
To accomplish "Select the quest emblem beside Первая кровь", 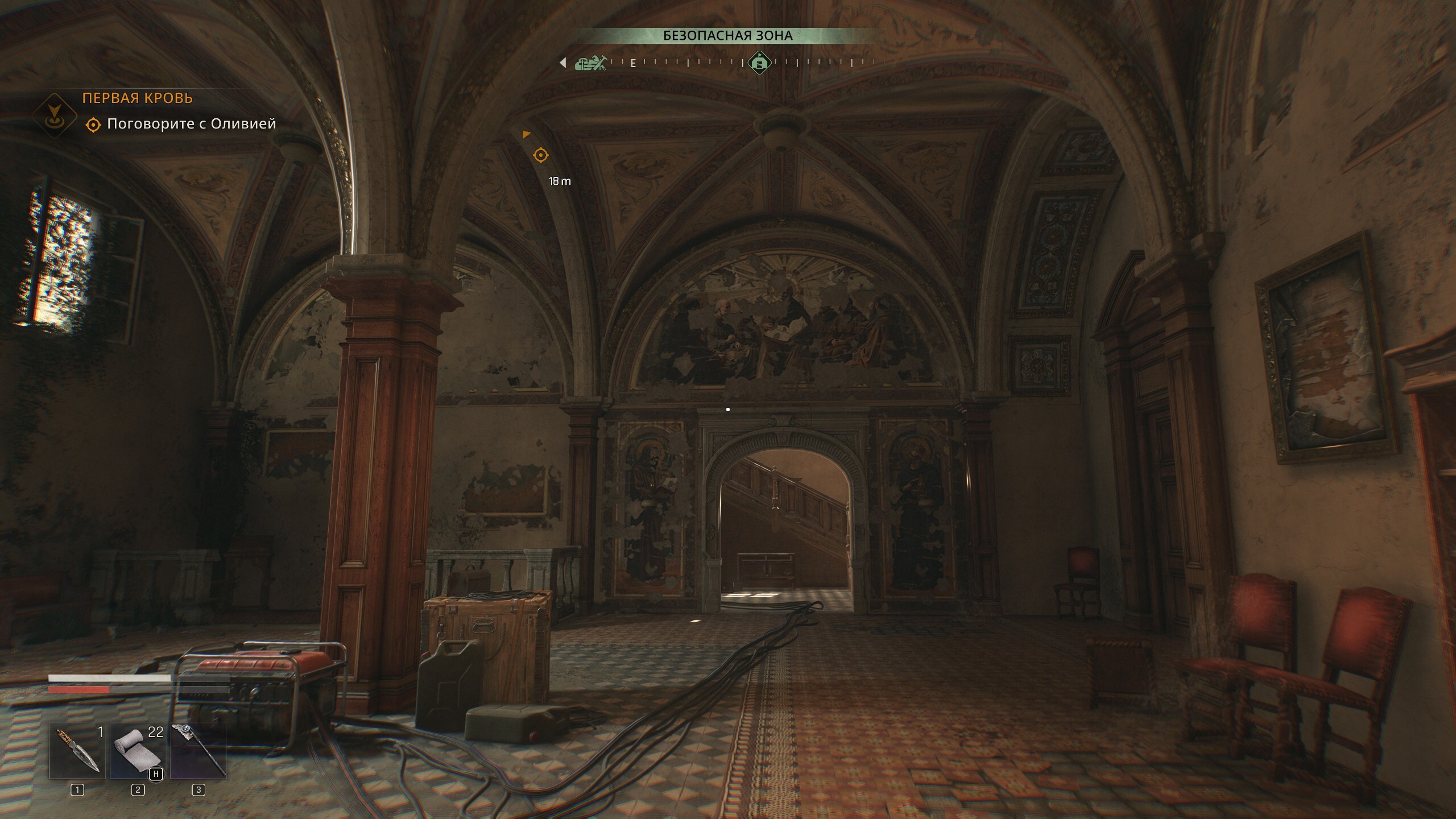I will click(x=55, y=115).
